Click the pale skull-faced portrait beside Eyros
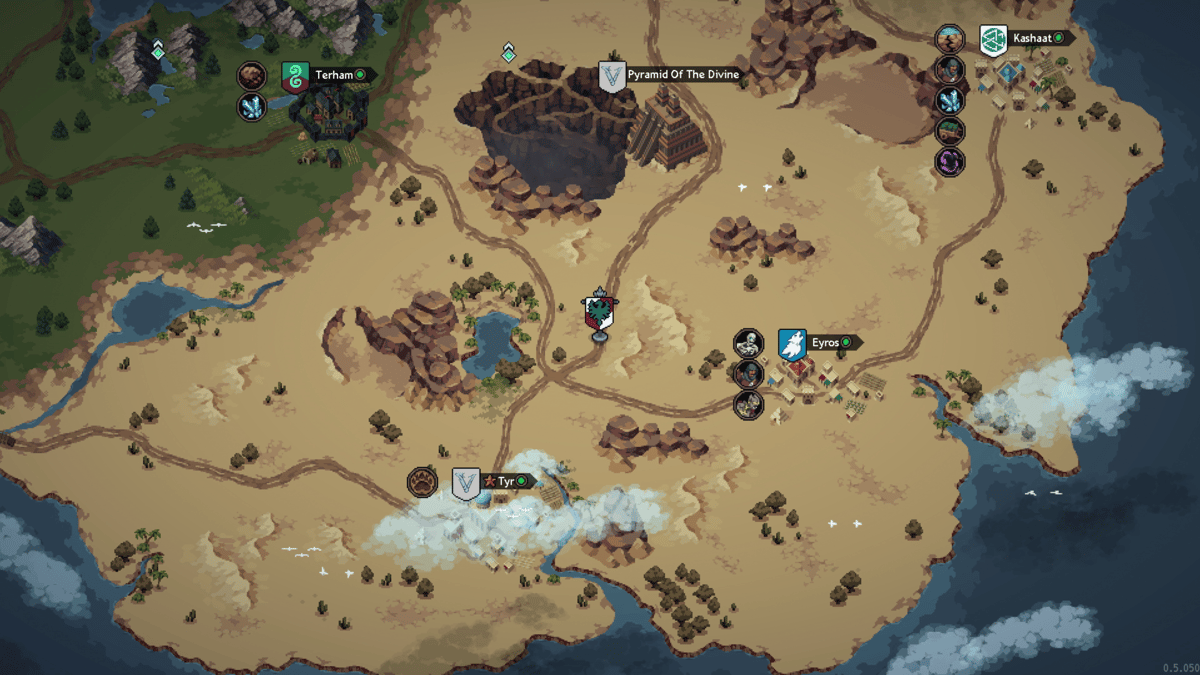 748,344
